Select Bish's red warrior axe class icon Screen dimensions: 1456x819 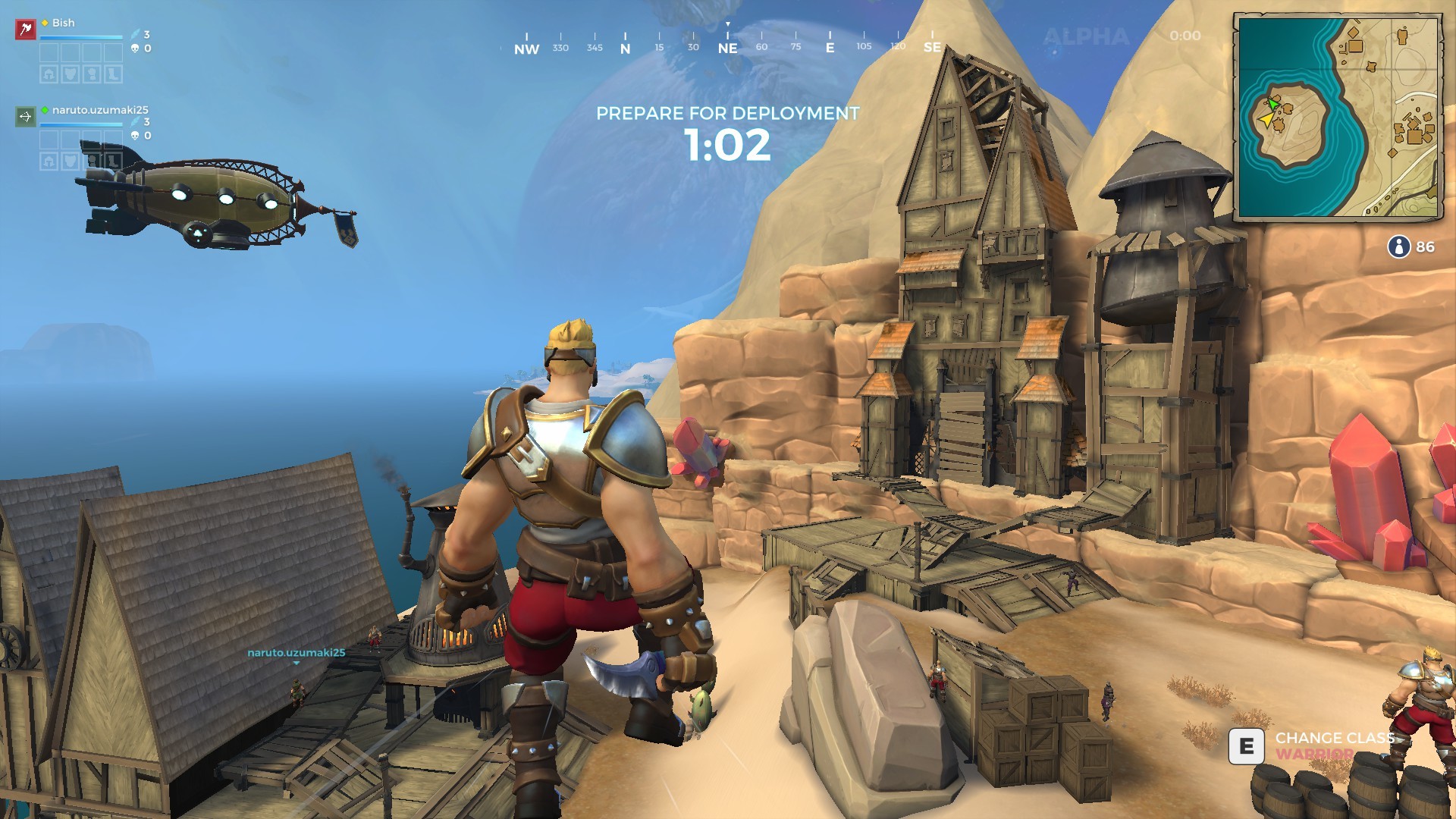point(26,29)
